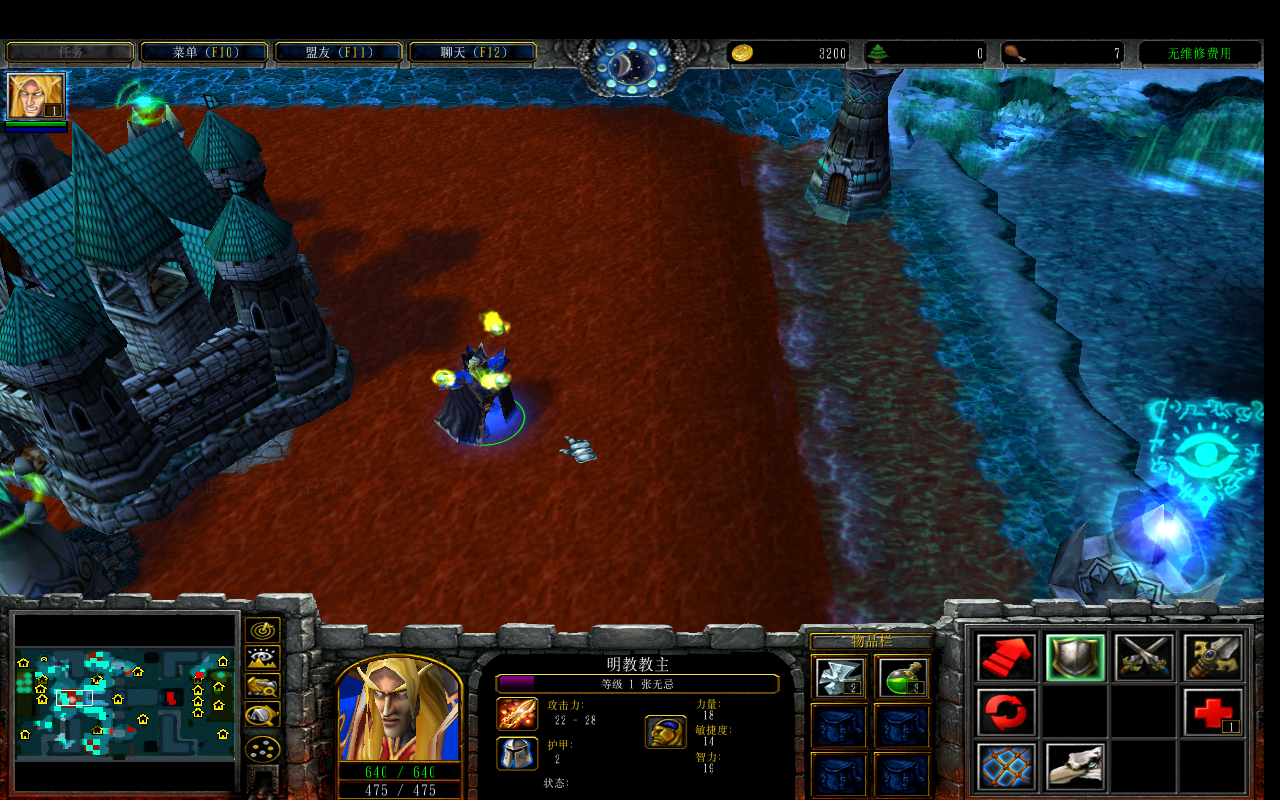Use the silver item with 2 charges
Image resolution: width=1280 pixels, height=800 pixels.
coord(838,677)
